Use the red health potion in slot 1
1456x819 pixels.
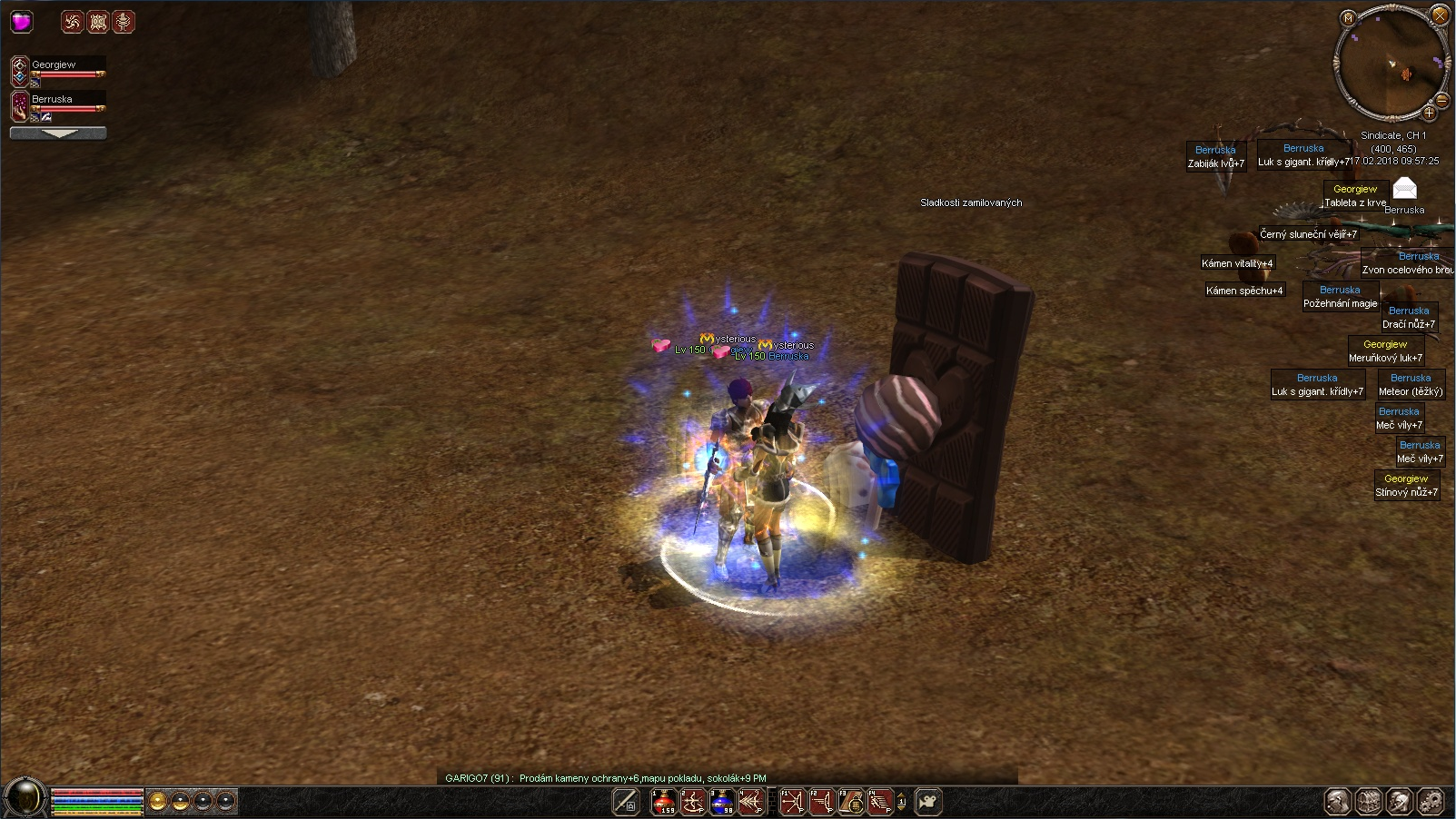click(x=664, y=802)
